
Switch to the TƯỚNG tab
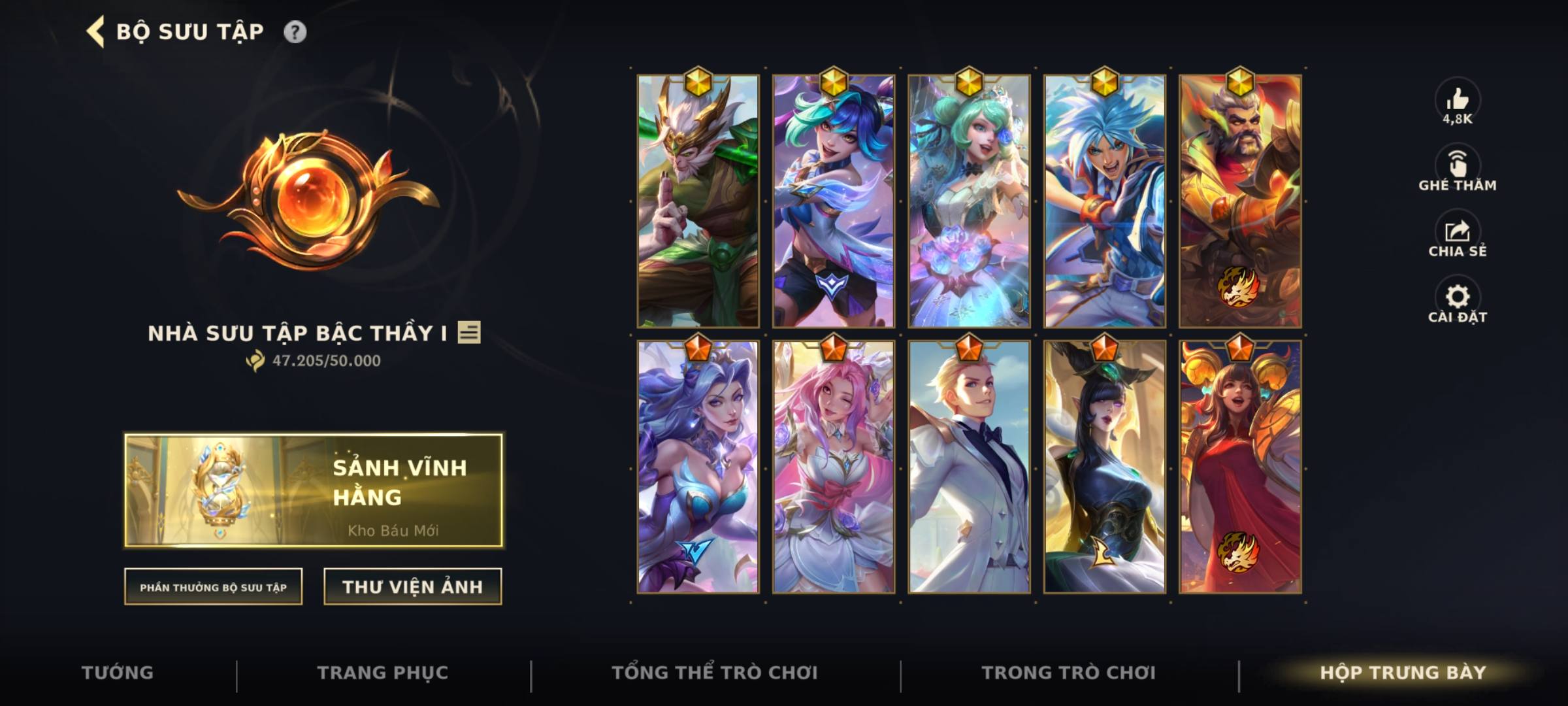click(118, 672)
